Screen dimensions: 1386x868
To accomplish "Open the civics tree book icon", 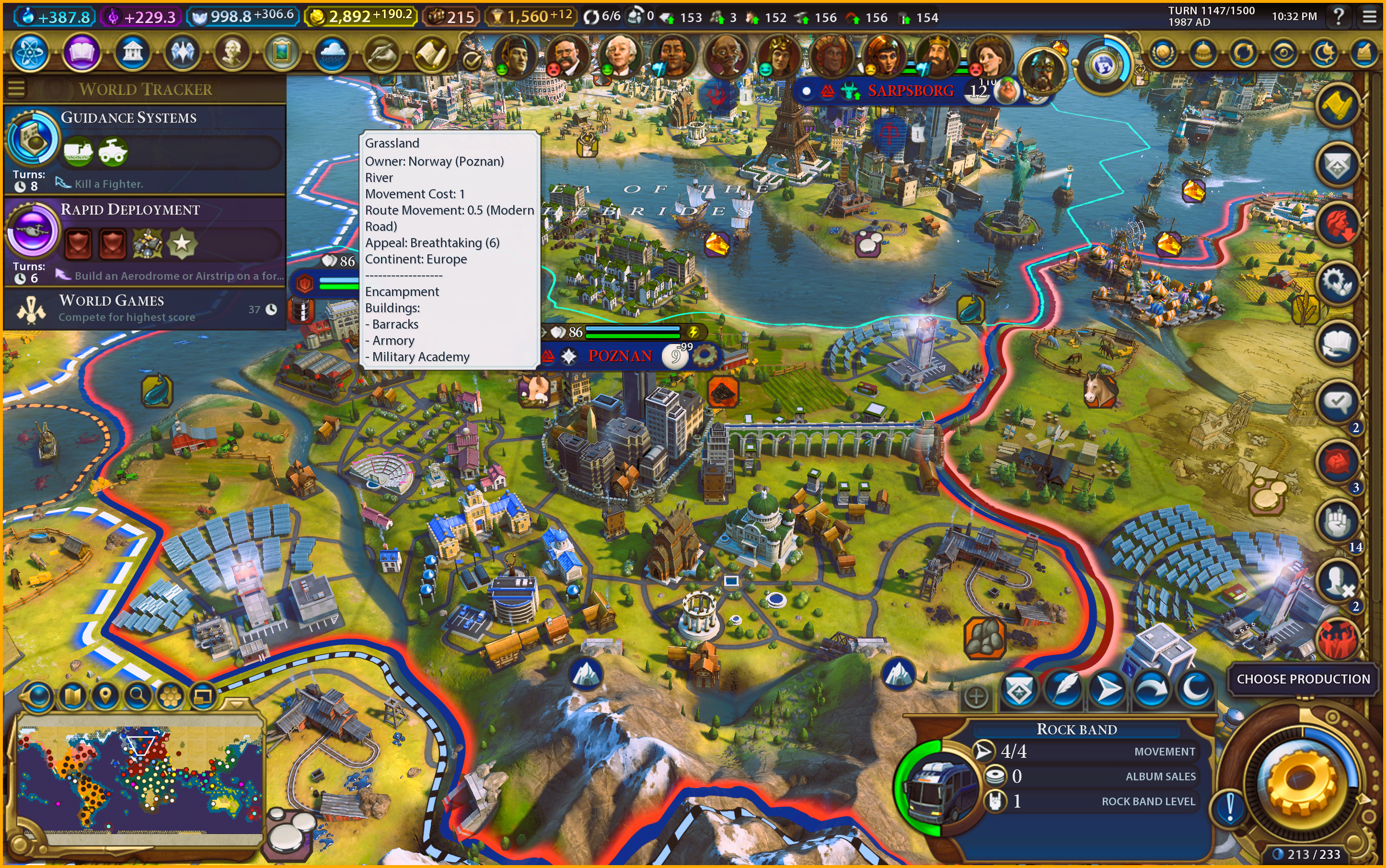I will [81, 53].
